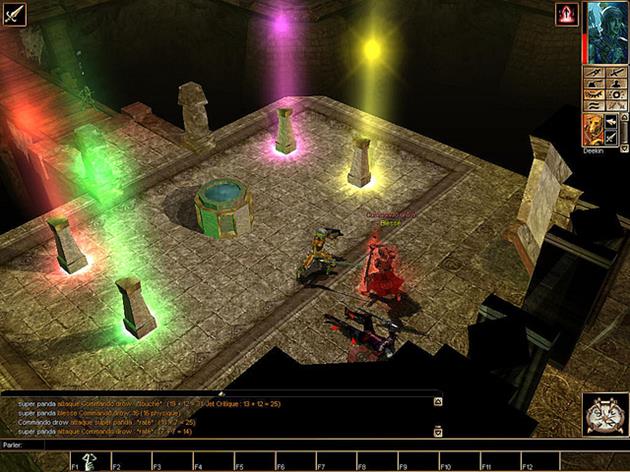630x472 pixels.
Task: Click the sword attack mode icon
Action: pyautogui.click(x=14, y=14)
